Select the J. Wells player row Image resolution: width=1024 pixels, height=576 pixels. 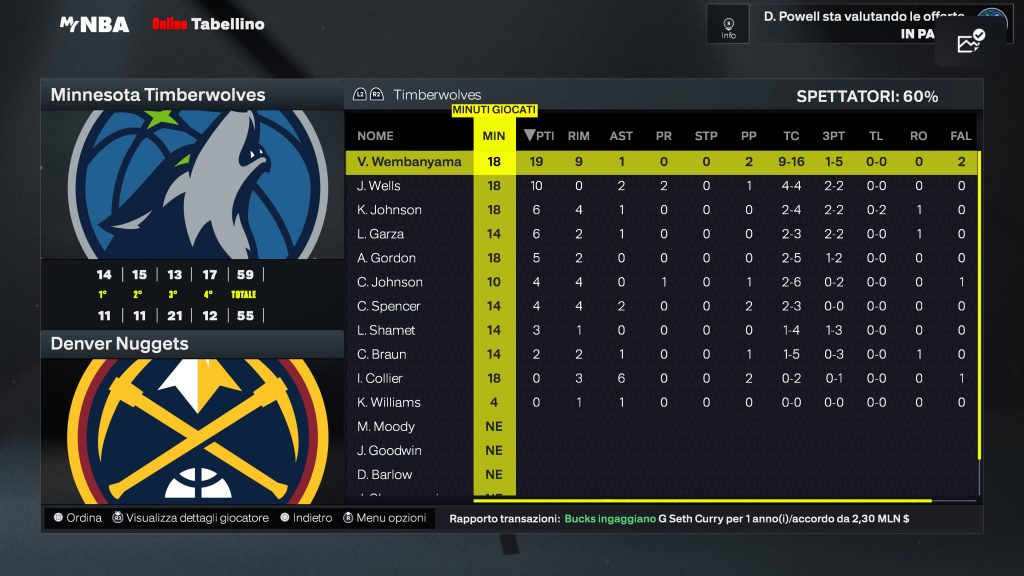click(379, 186)
